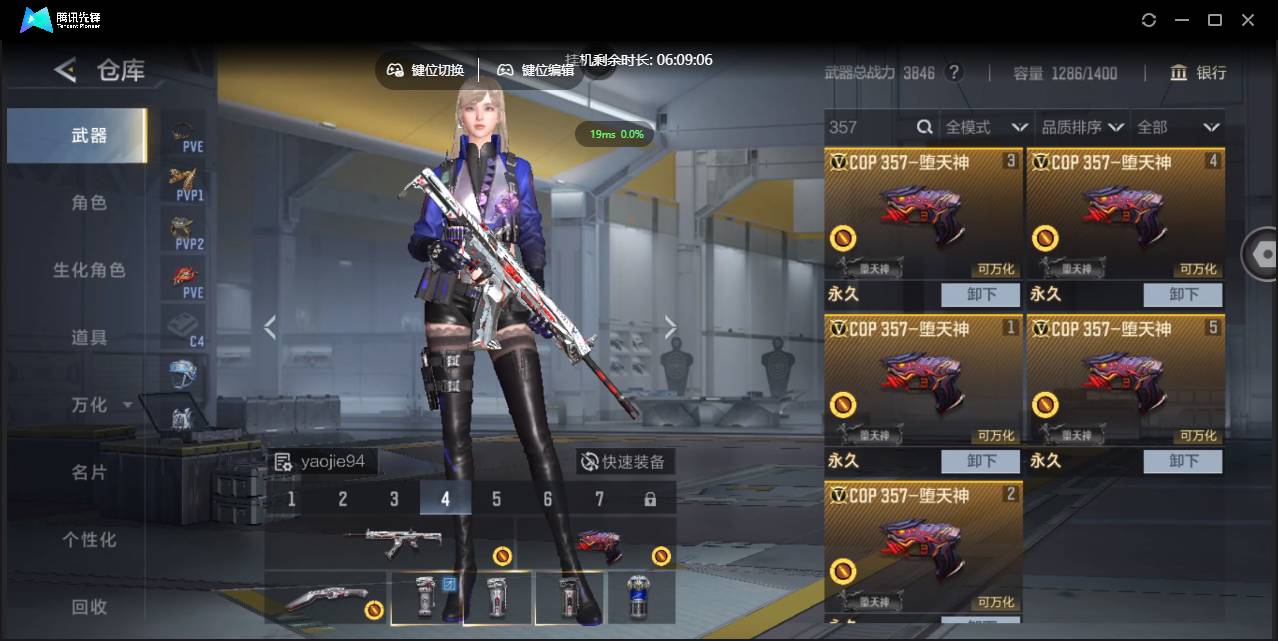
Task: Close the emulator window
Action: [x=1248, y=20]
